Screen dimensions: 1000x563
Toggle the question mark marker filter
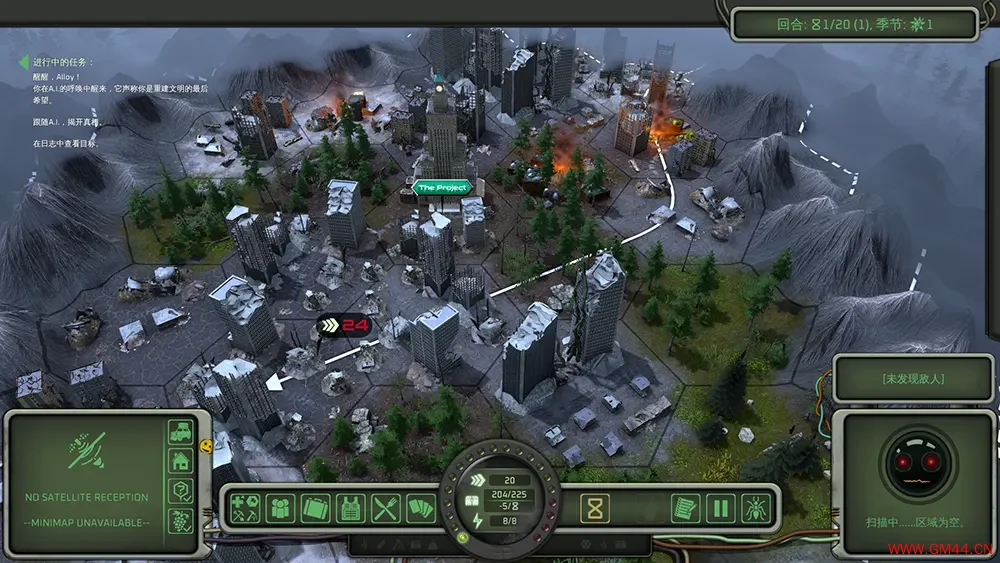[181, 490]
